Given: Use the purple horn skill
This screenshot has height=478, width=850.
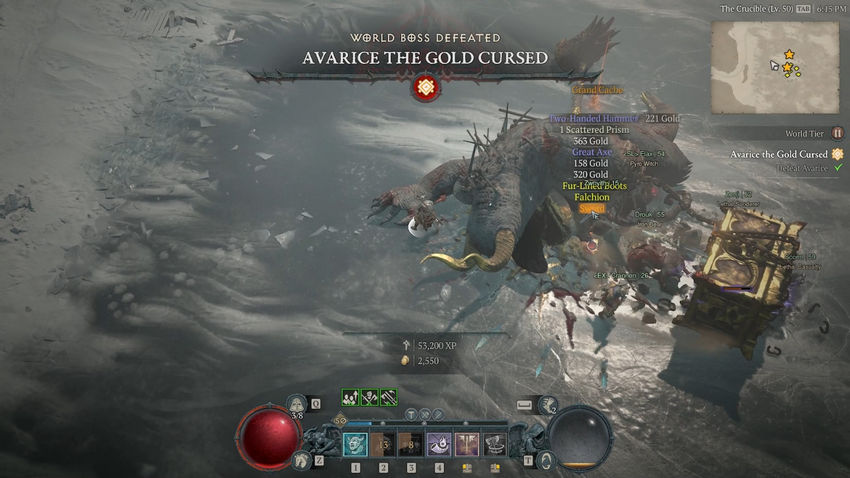Looking at the screenshot, I should pos(438,444).
